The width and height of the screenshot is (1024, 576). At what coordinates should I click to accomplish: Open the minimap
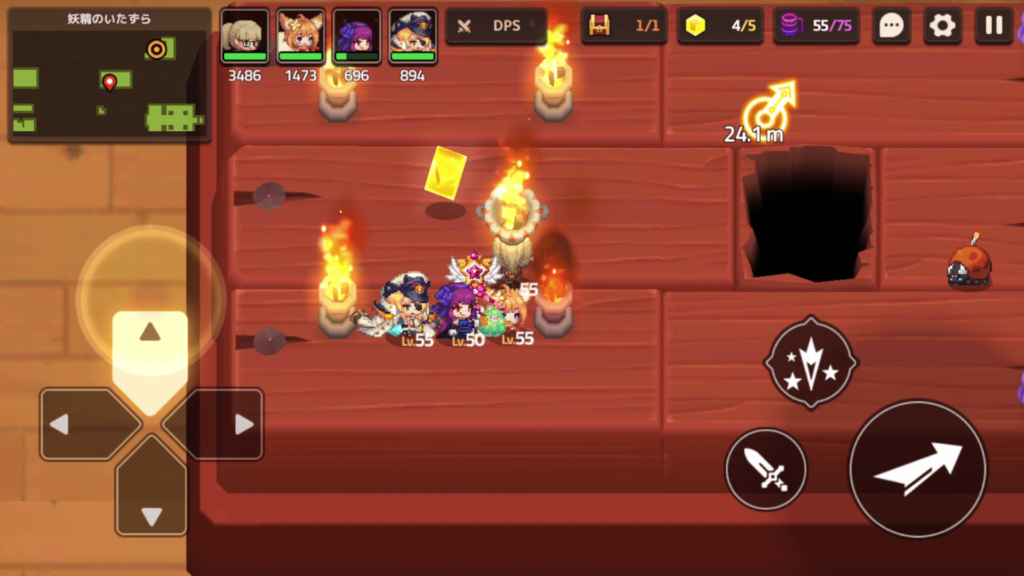pos(109,76)
